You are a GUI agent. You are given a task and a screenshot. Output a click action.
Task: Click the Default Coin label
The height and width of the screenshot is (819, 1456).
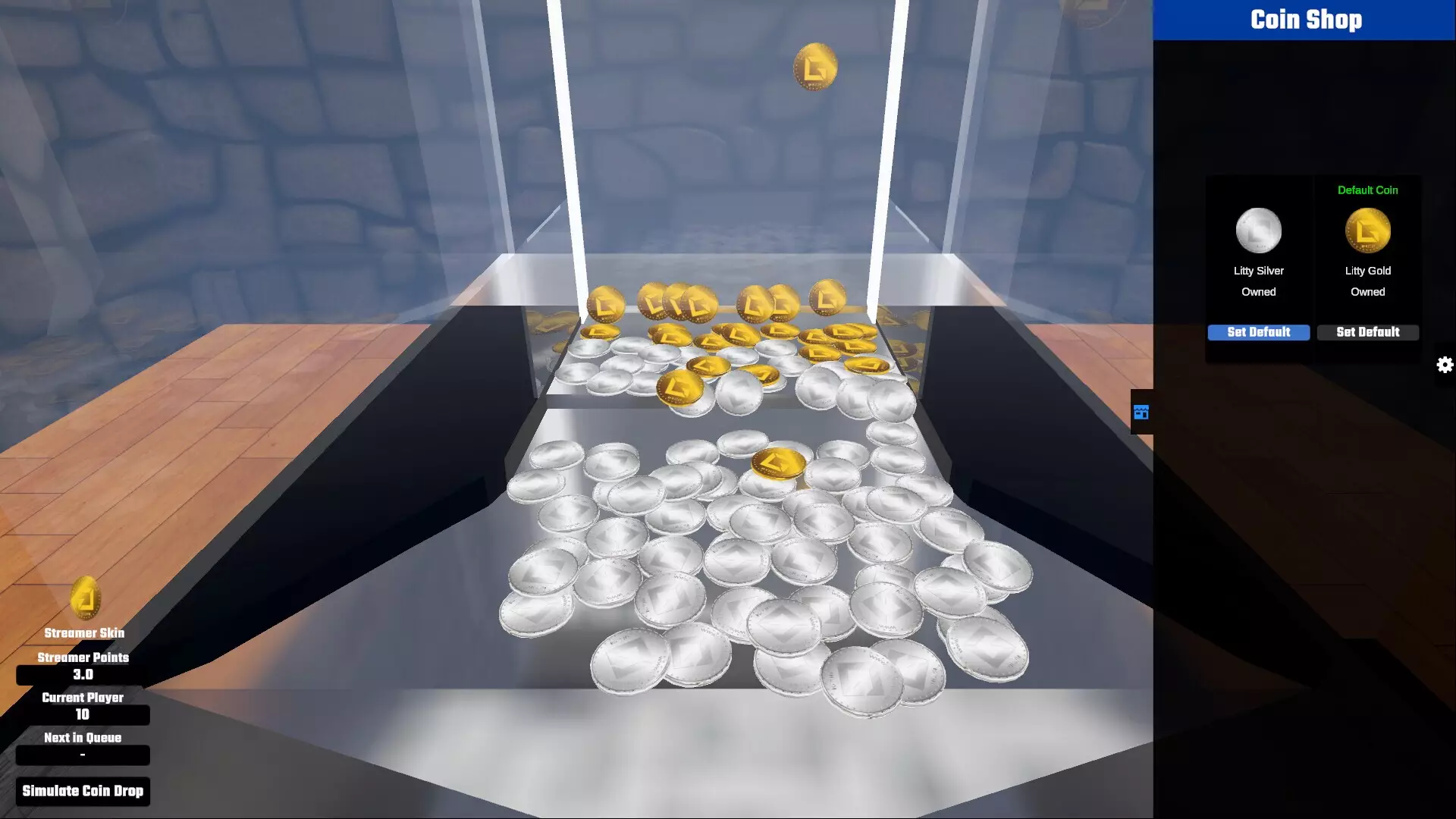pyautogui.click(x=1367, y=190)
